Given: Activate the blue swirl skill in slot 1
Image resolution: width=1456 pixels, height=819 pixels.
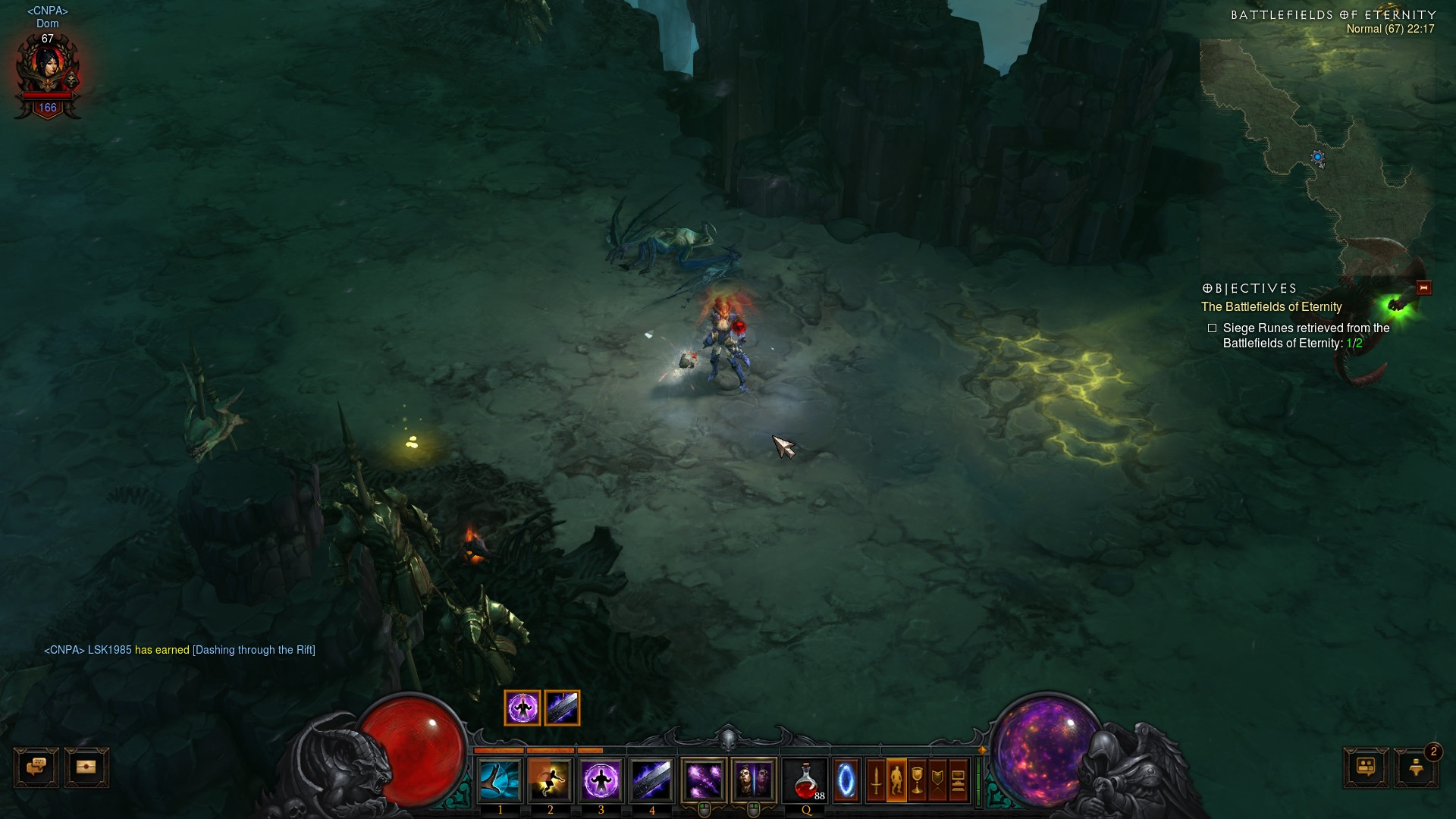Looking at the screenshot, I should pyautogui.click(x=500, y=780).
